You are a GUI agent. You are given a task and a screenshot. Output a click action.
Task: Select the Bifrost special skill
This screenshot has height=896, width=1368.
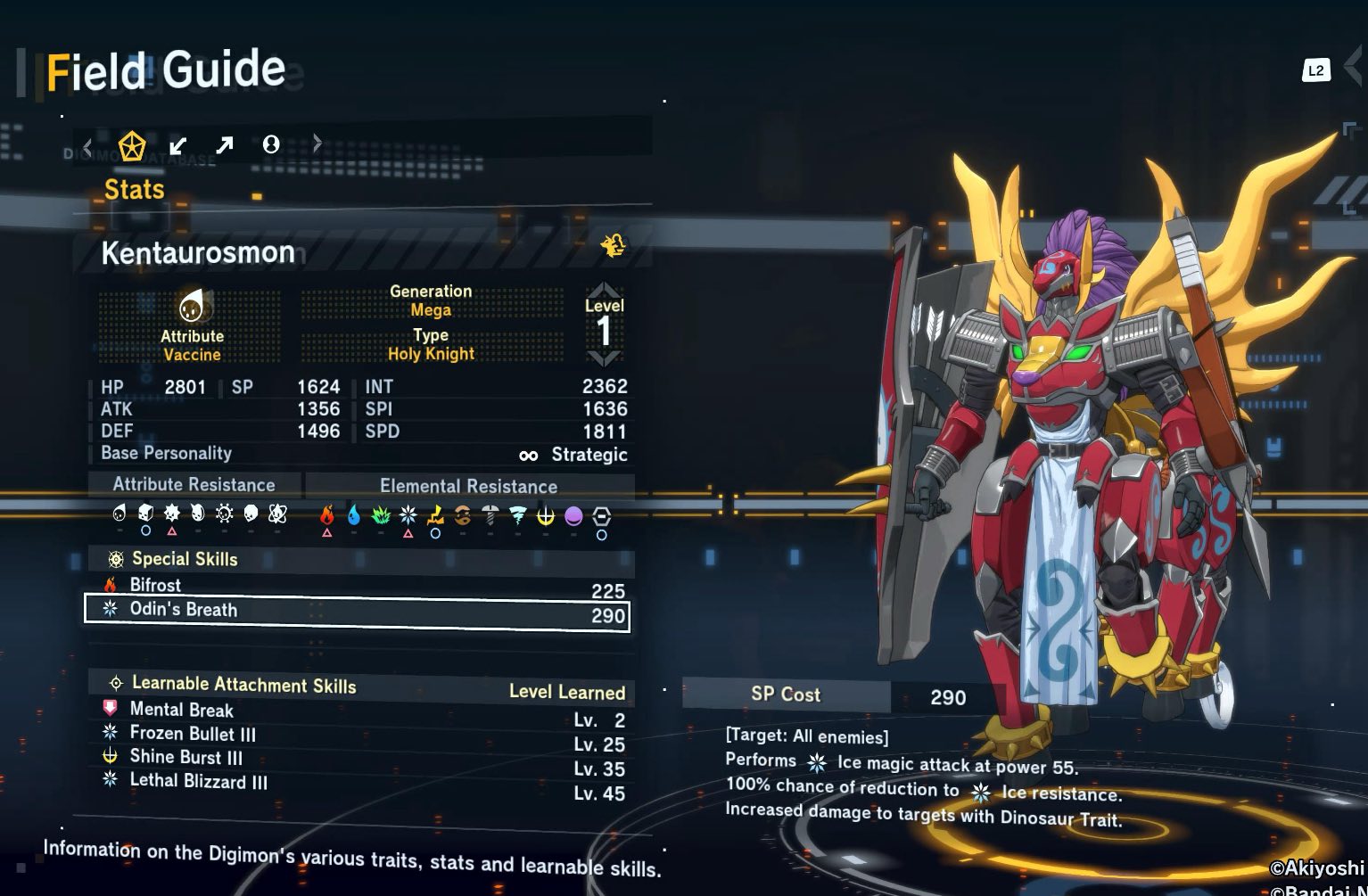pos(357,587)
